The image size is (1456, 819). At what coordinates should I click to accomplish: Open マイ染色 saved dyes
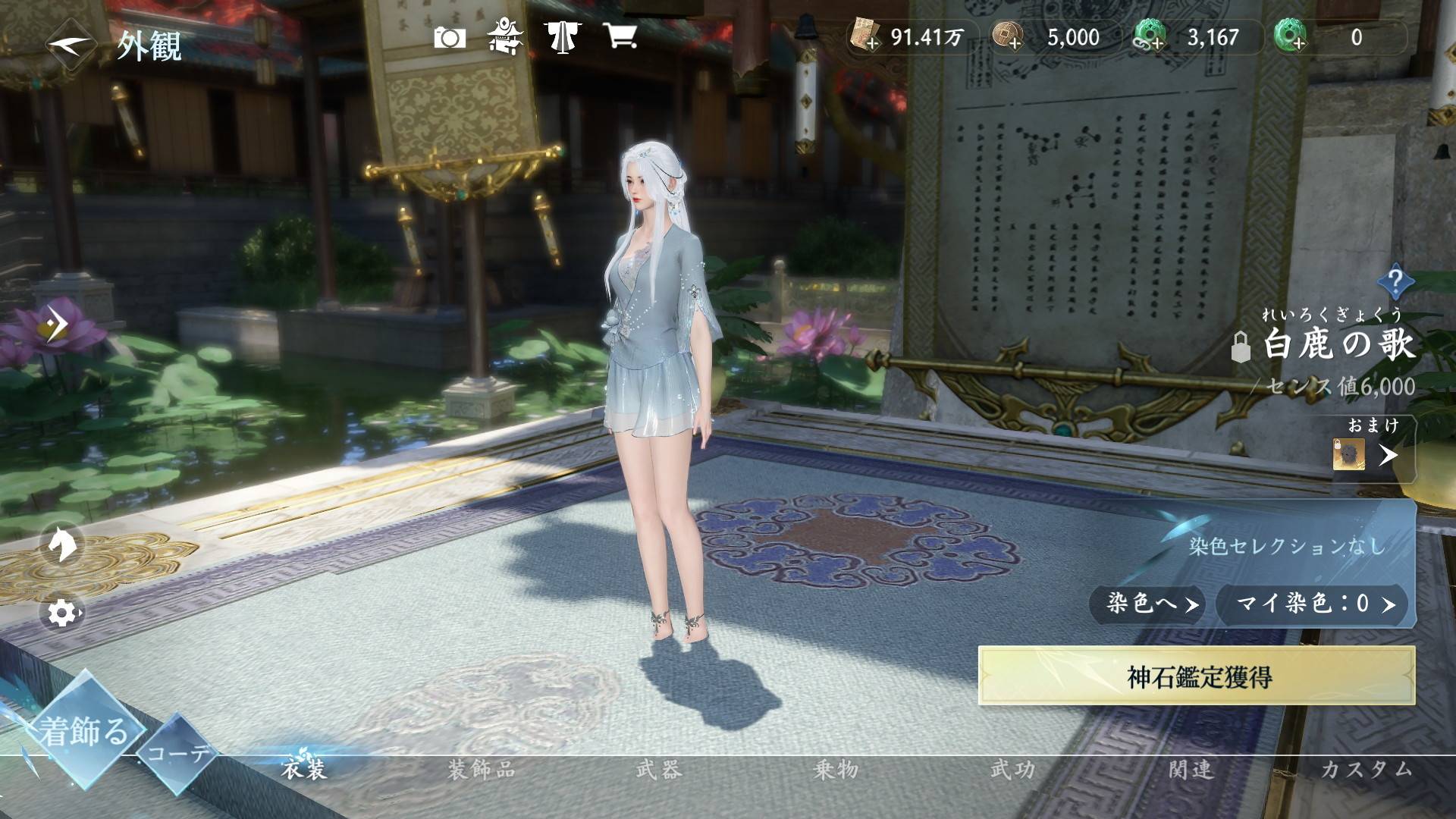pyautogui.click(x=1313, y=604)
